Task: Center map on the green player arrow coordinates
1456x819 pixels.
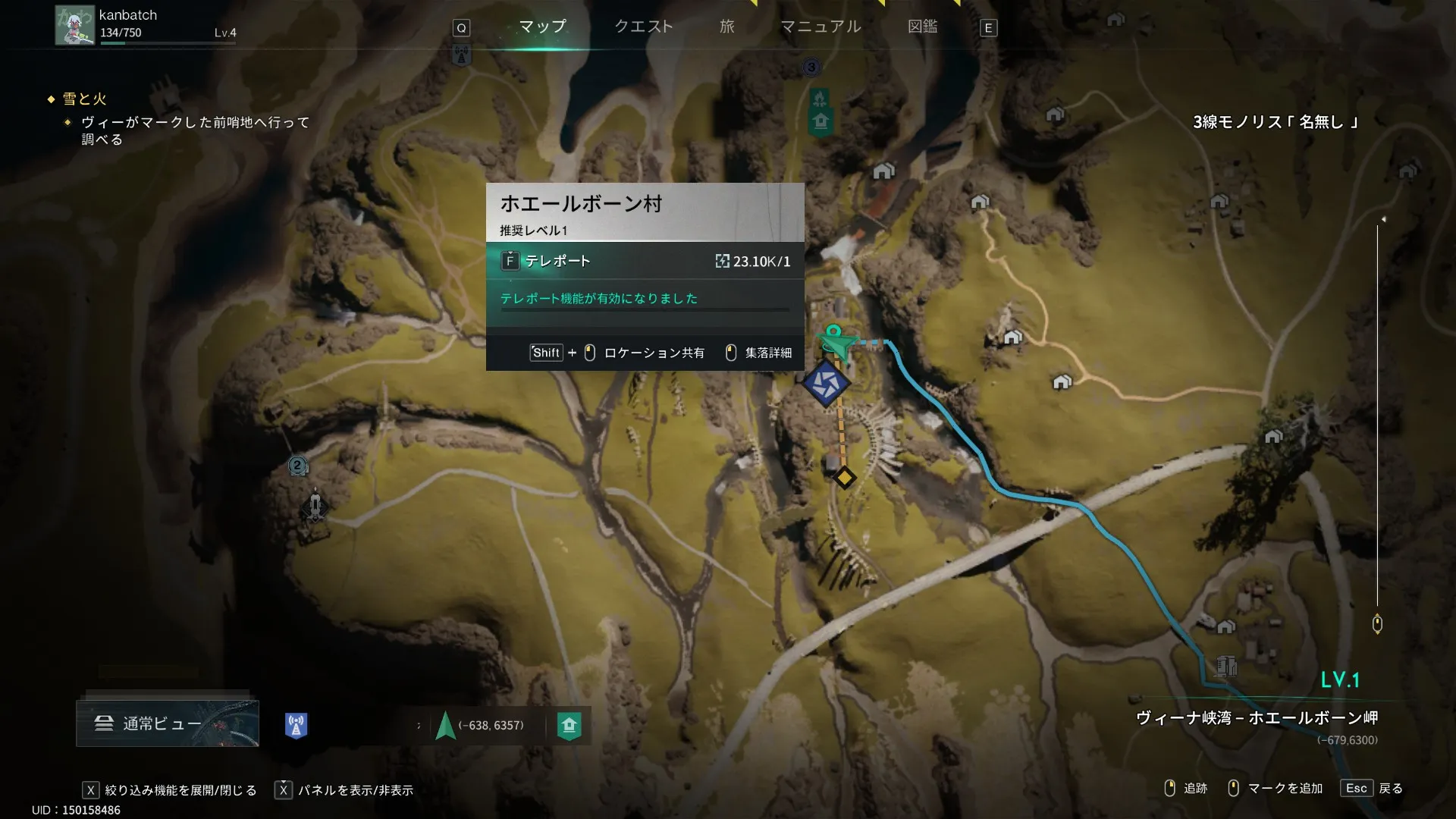Action: (x=446, y=726)
